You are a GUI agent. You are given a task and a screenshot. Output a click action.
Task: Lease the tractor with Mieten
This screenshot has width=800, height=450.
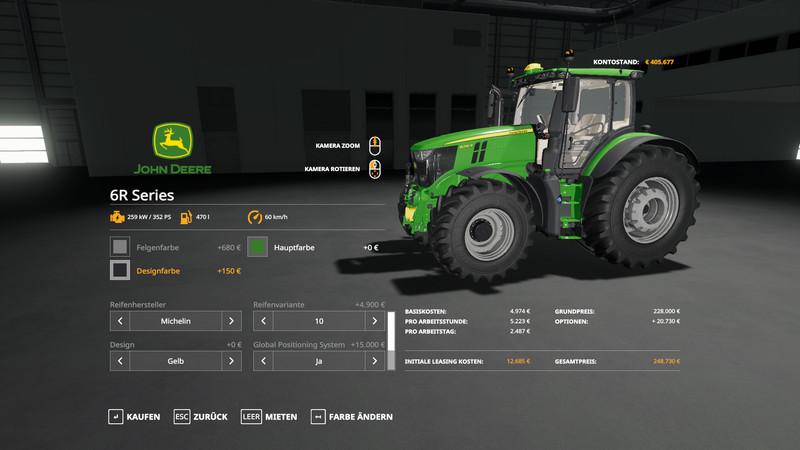click(x=268, y=416)
